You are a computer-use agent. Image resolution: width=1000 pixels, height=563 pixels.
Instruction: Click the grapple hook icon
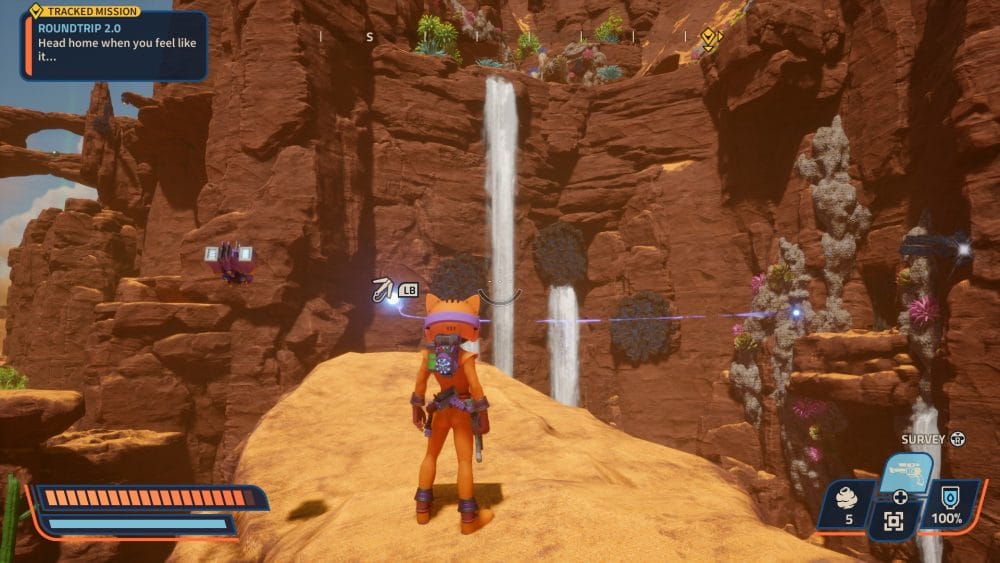[381, 290]
